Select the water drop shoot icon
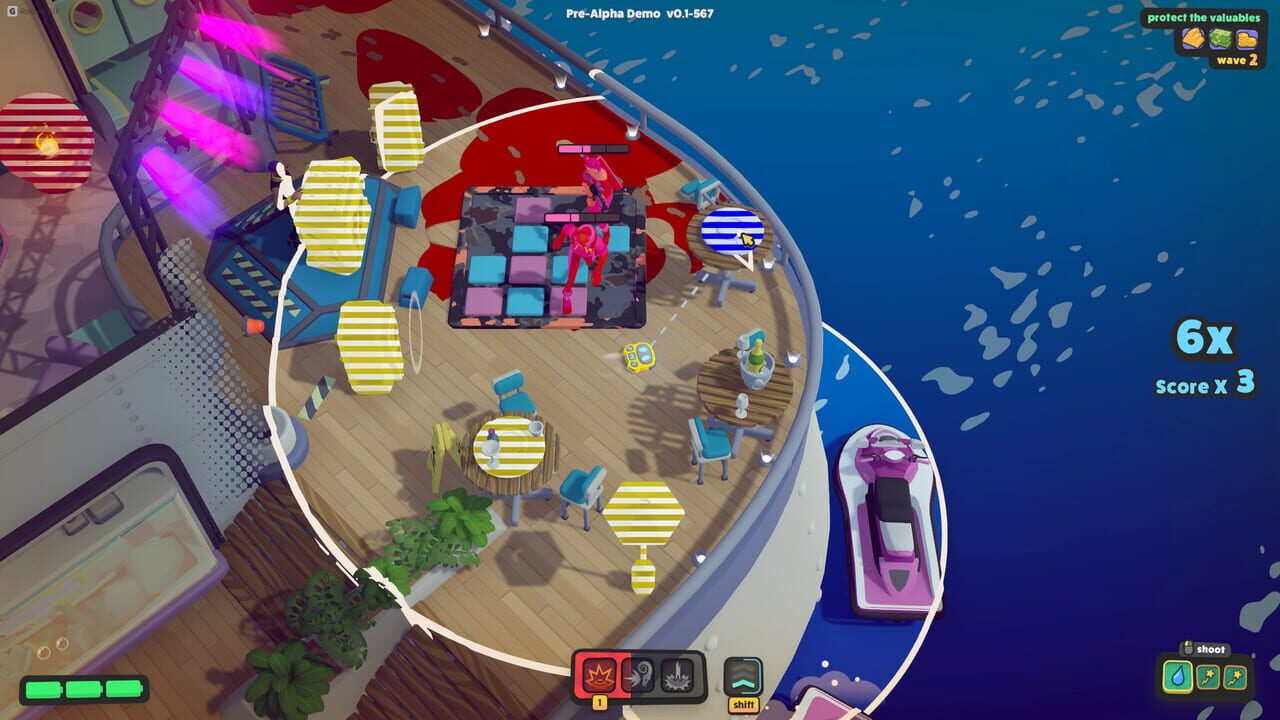 coord(1178,677)
